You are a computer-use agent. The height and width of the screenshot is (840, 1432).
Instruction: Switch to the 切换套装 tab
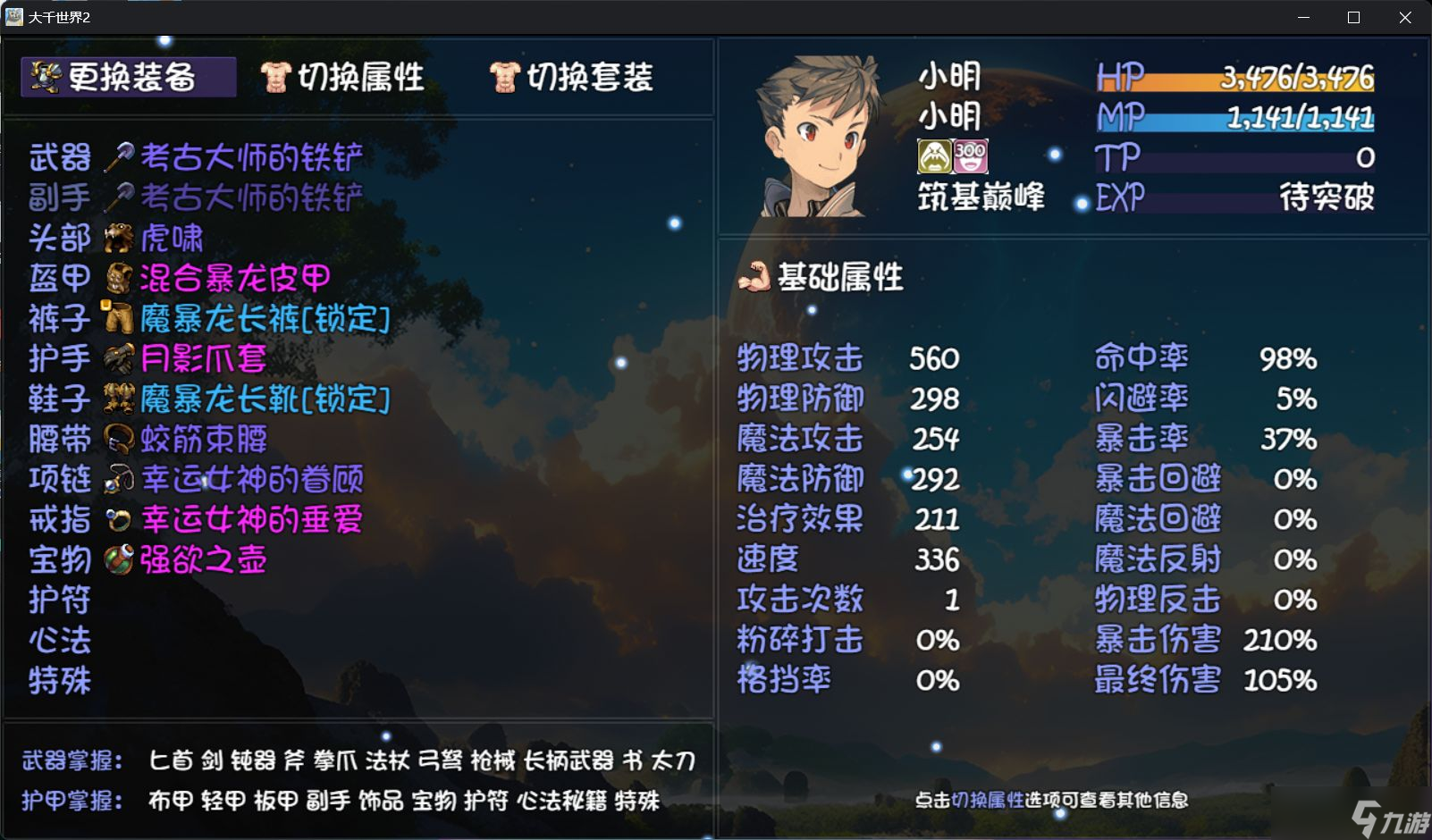[572, 77]
